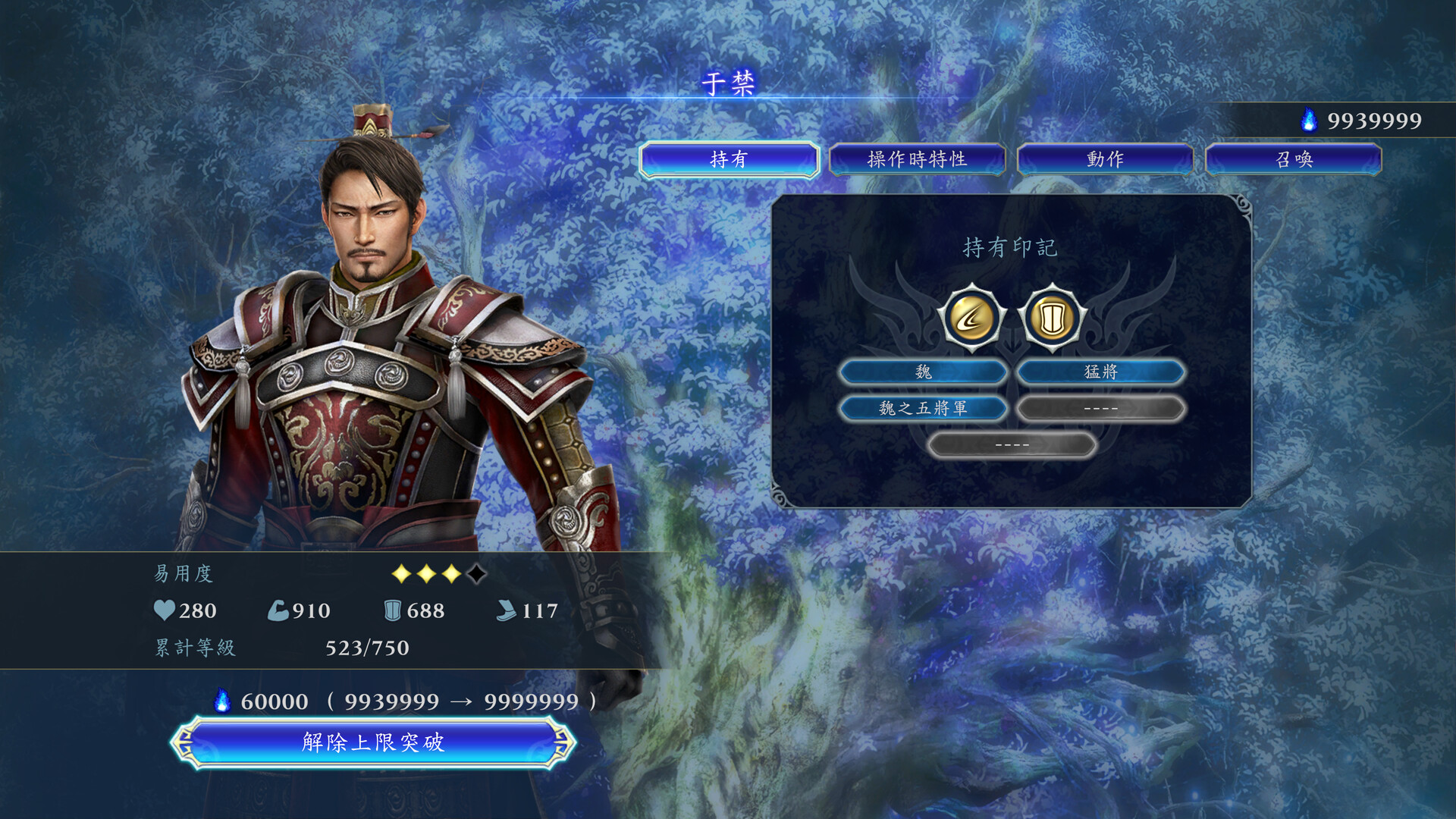
Task: Open the 操作時特性 tab
Action: coord(917,159)
